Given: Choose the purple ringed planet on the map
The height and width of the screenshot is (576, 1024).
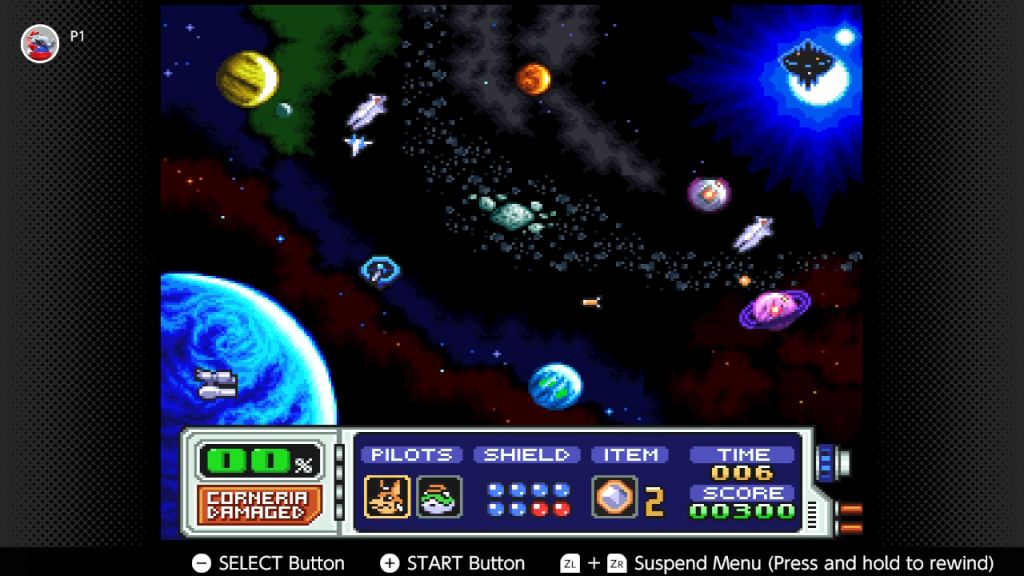Looking at the screenshot, I should coord(774,309).
